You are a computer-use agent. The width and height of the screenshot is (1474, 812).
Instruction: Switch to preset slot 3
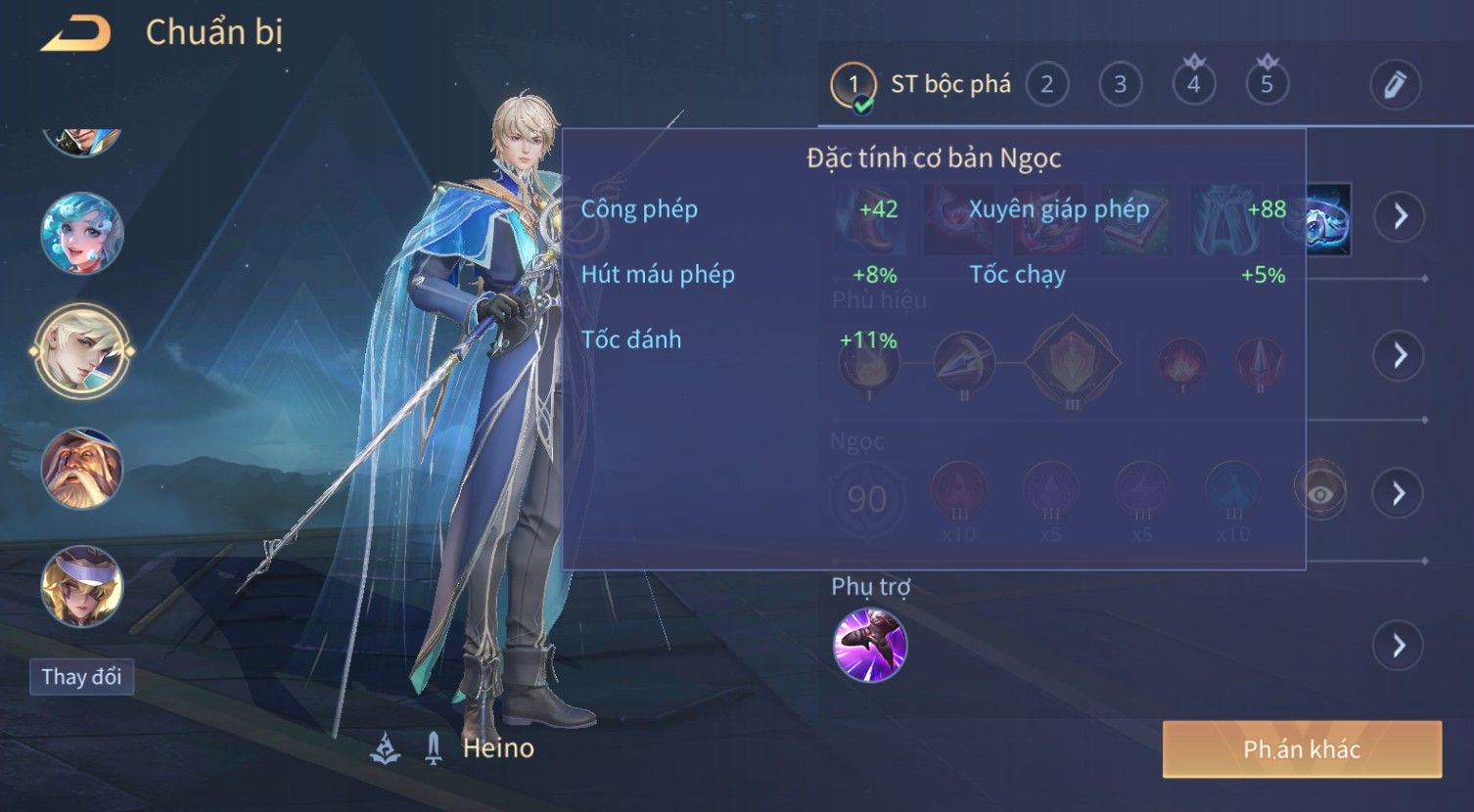1120,85
